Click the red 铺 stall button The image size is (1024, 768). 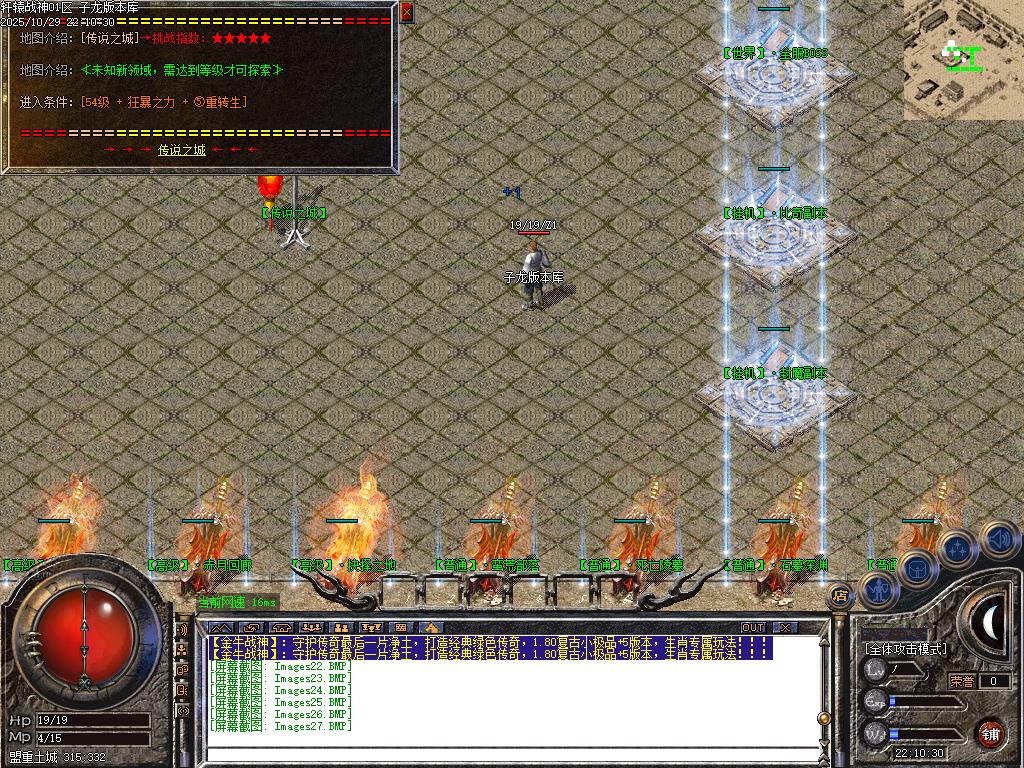[x=990, y=733]
